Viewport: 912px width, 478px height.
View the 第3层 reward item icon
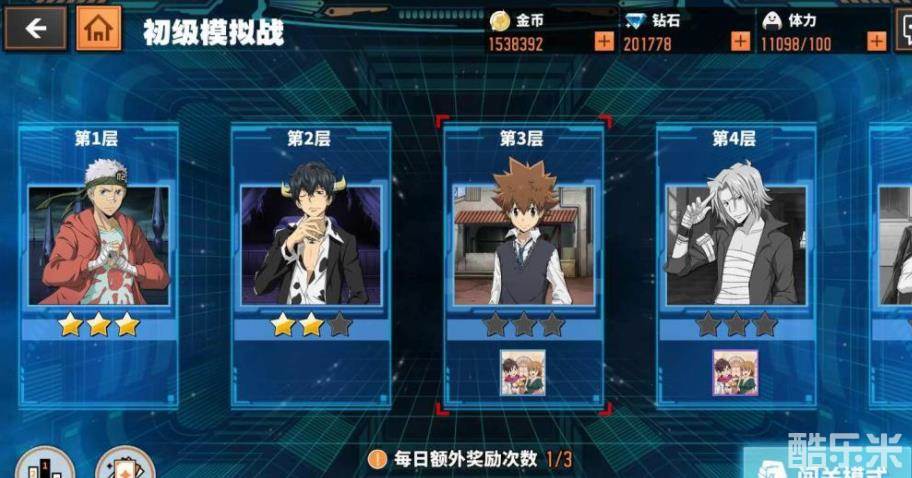click(523, 372)
